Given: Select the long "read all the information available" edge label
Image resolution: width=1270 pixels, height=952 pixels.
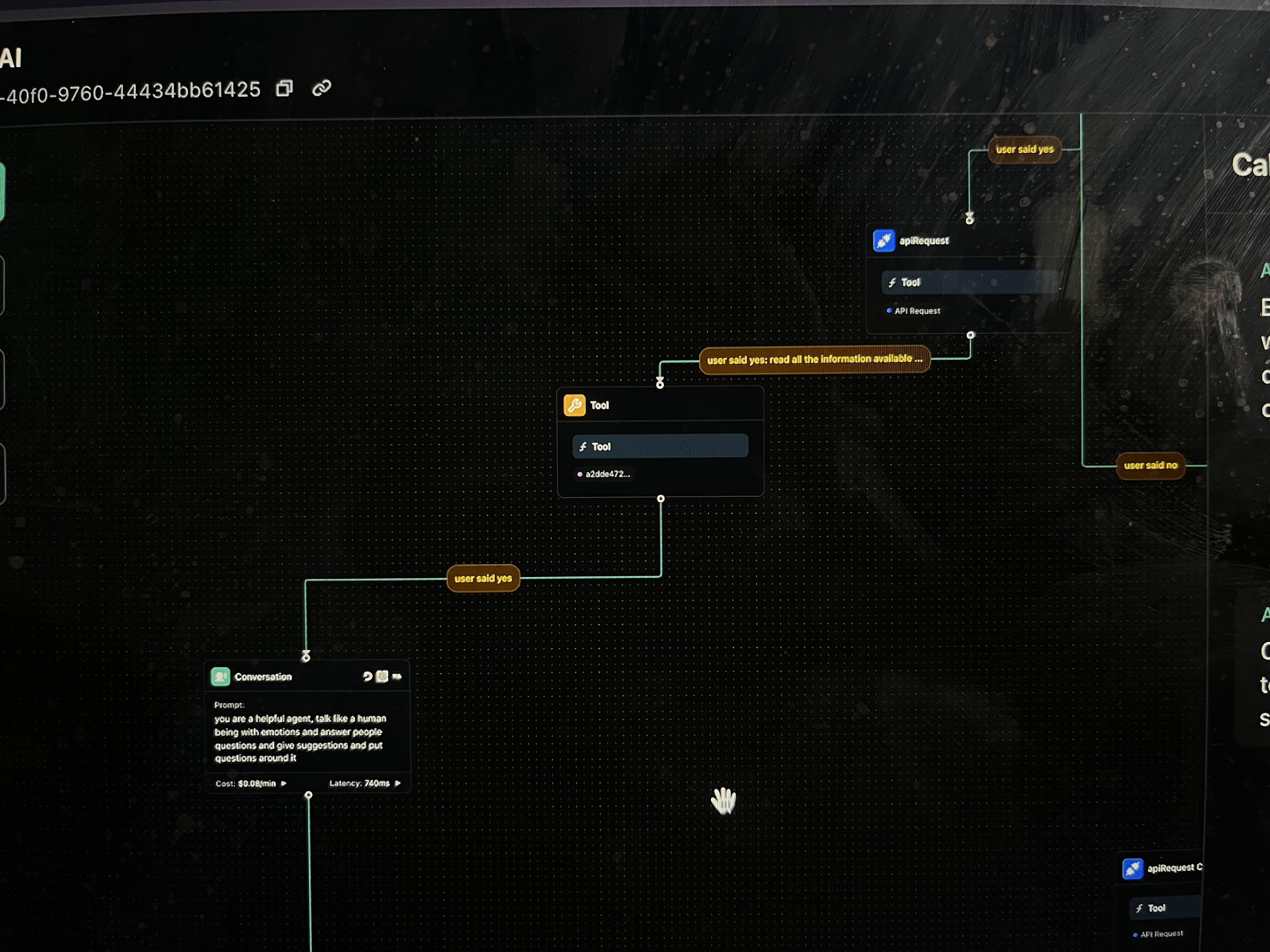Looking at the screenshot, I should tap(814, 359).
